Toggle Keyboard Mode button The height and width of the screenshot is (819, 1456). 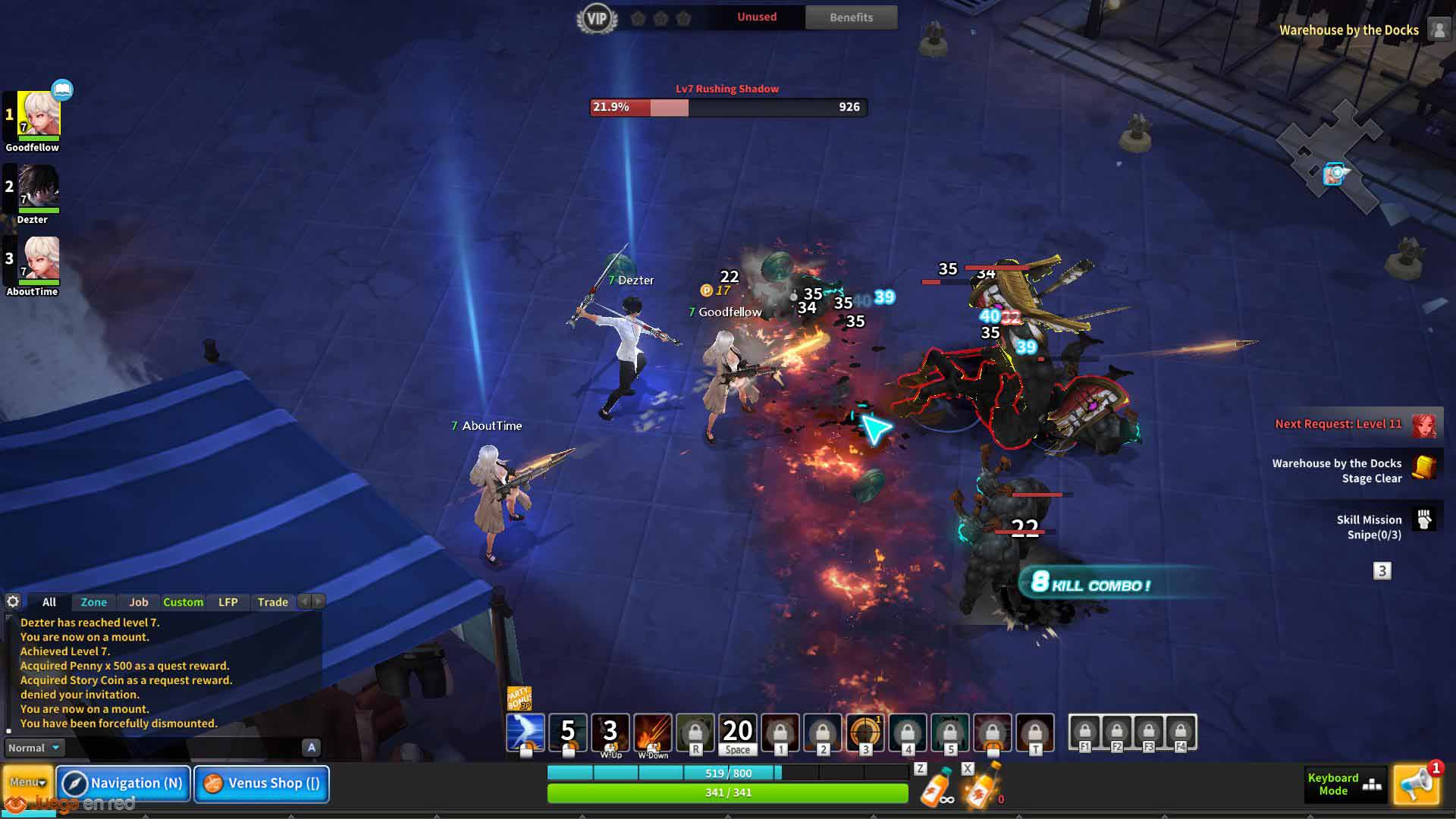pos(1344,784)
